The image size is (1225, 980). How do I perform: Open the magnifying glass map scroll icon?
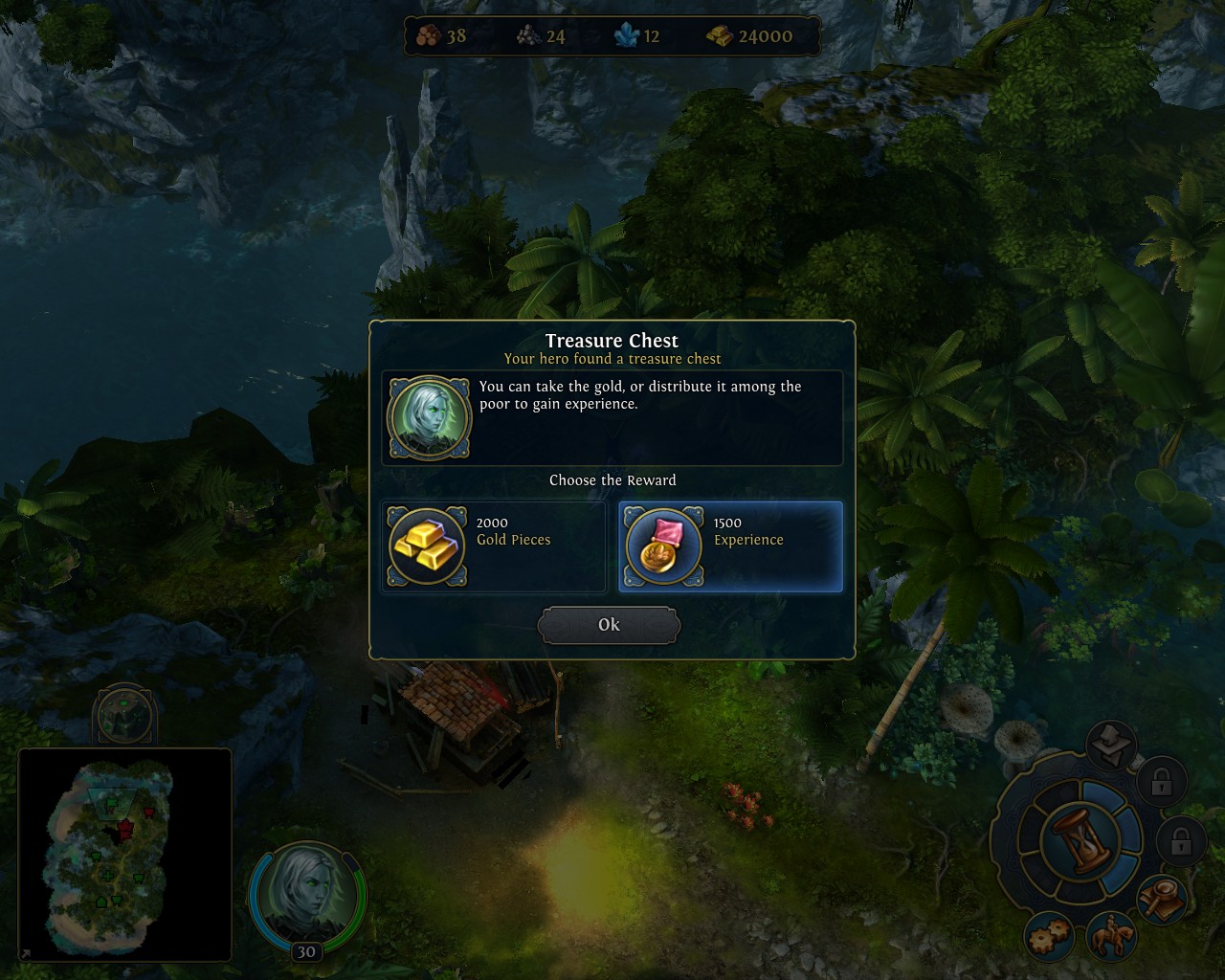pyautogui.click(x=1162, y=900)
